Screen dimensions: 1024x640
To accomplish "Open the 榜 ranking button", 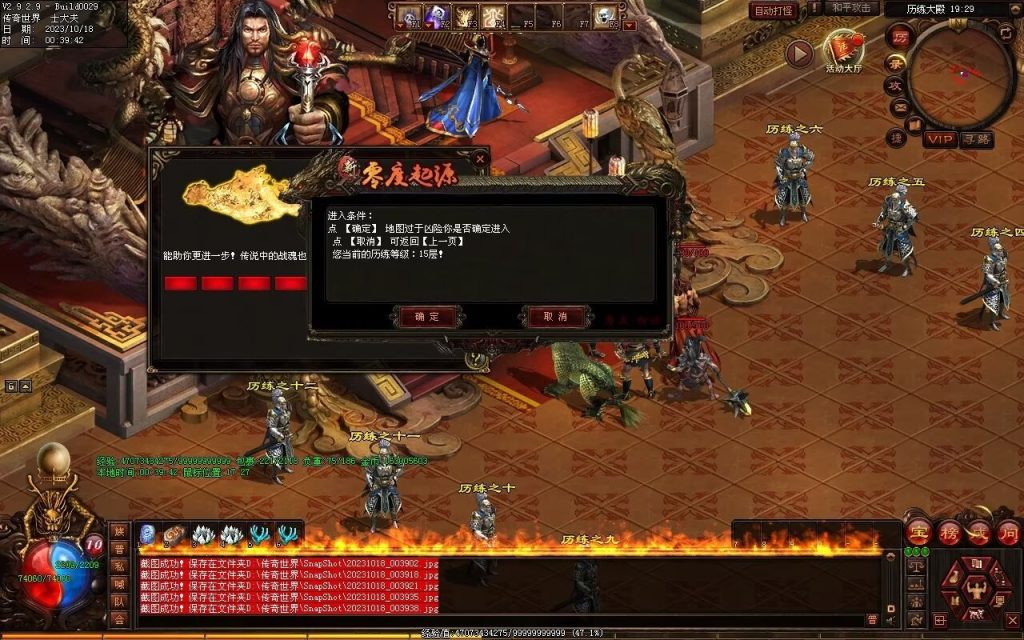I will (948, 532).
